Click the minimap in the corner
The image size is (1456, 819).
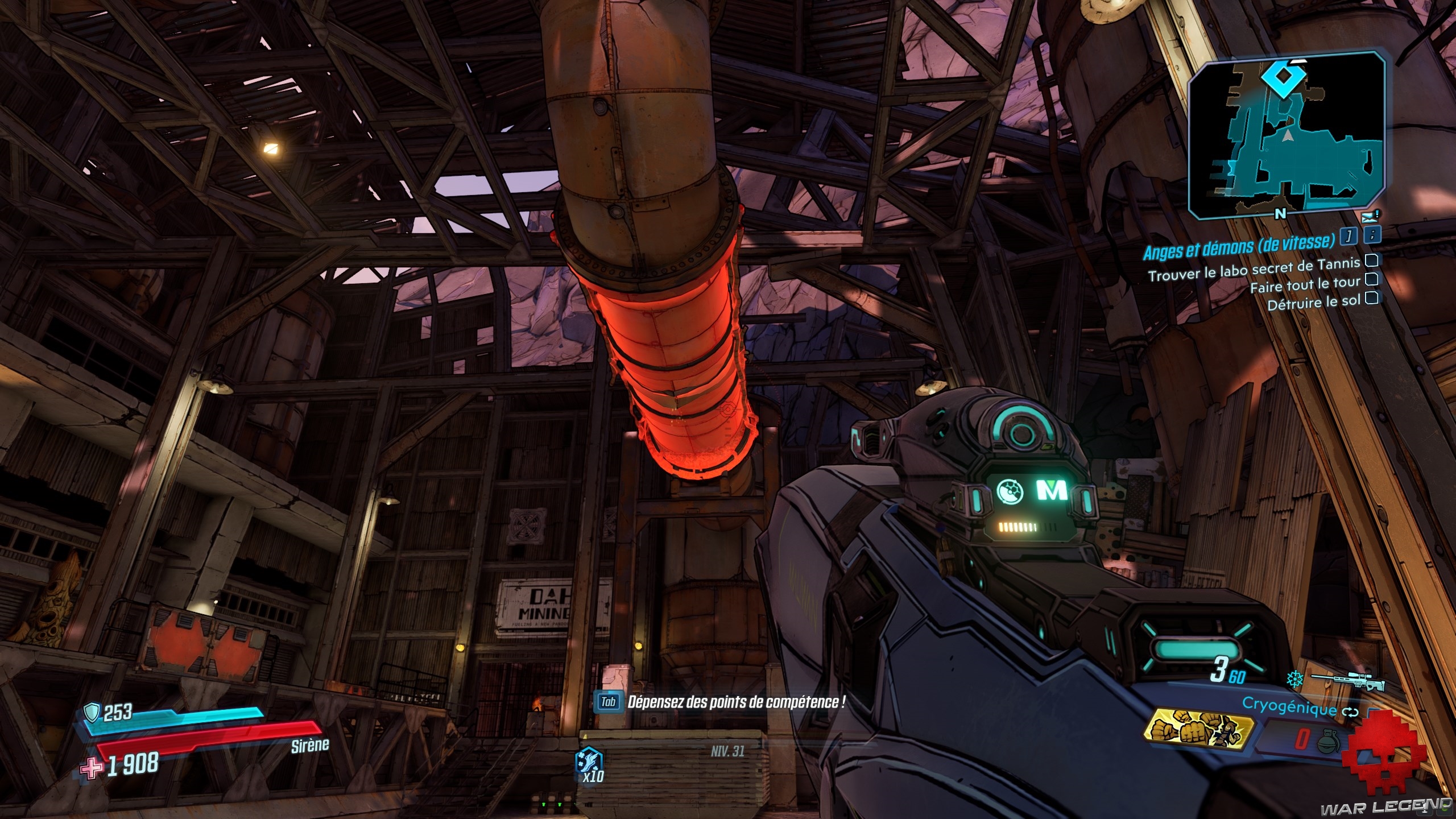(1287, 135)
